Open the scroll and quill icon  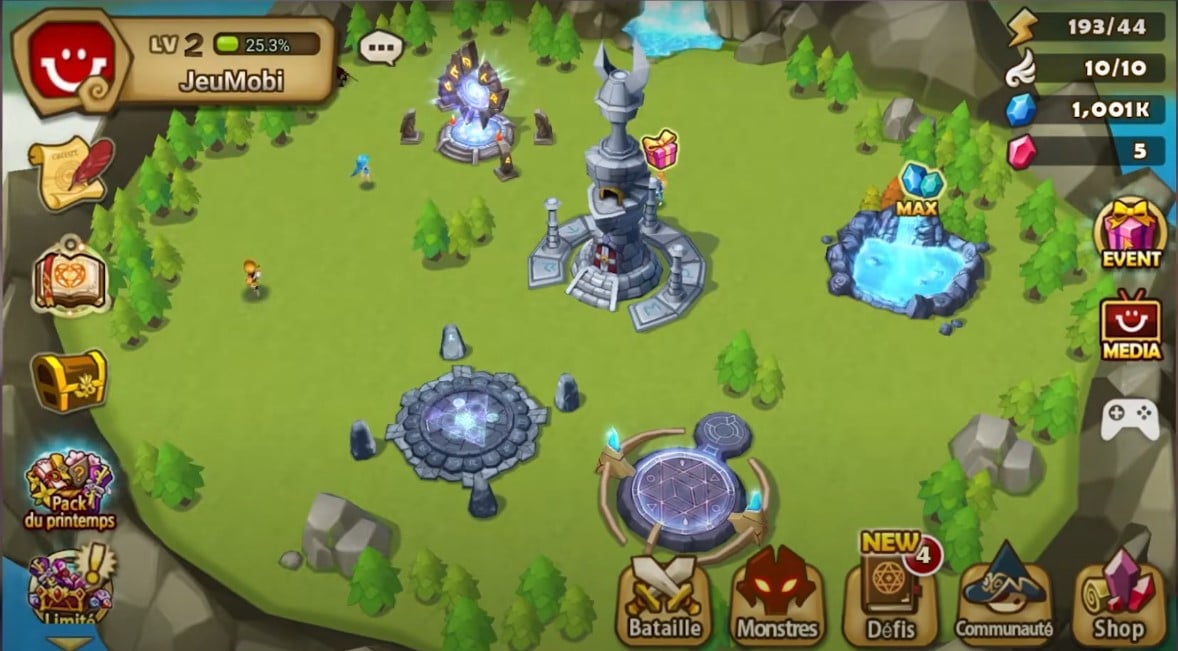[x=70, y=171]
